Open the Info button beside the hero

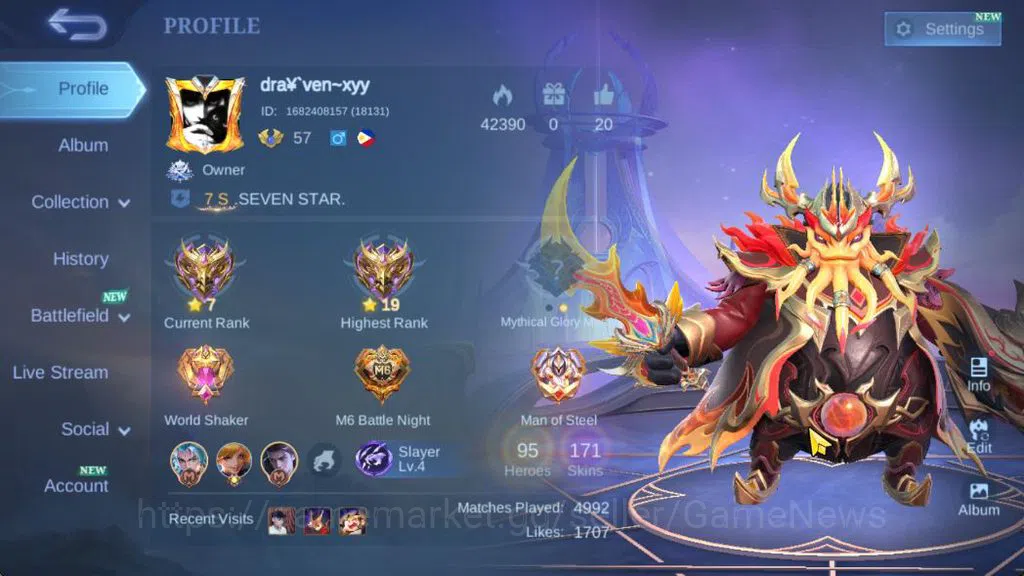978,374
